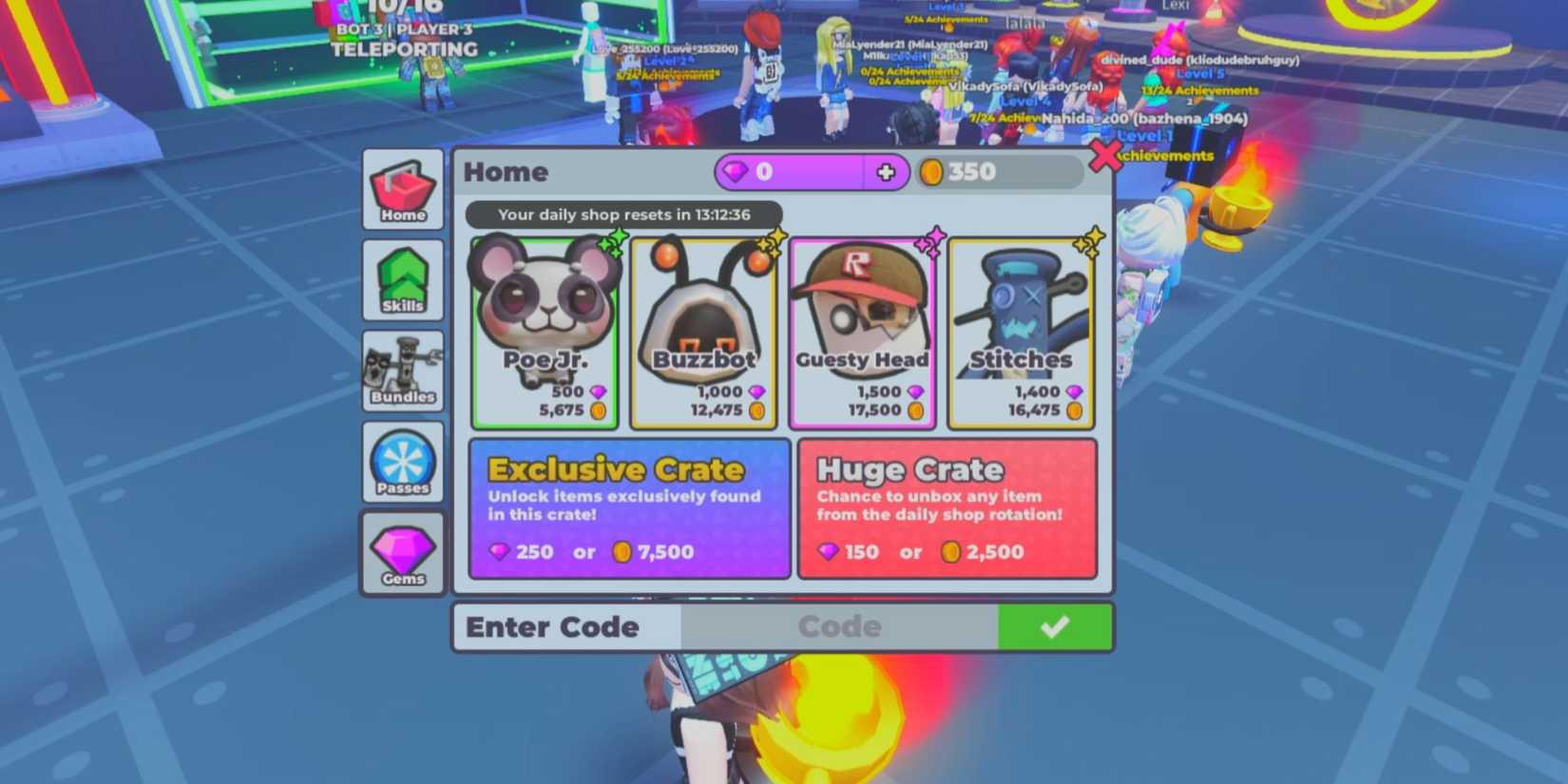Open the Bundles section
Image resolution: width=1568 pixels, height=784 pixels.
point(402,371)
